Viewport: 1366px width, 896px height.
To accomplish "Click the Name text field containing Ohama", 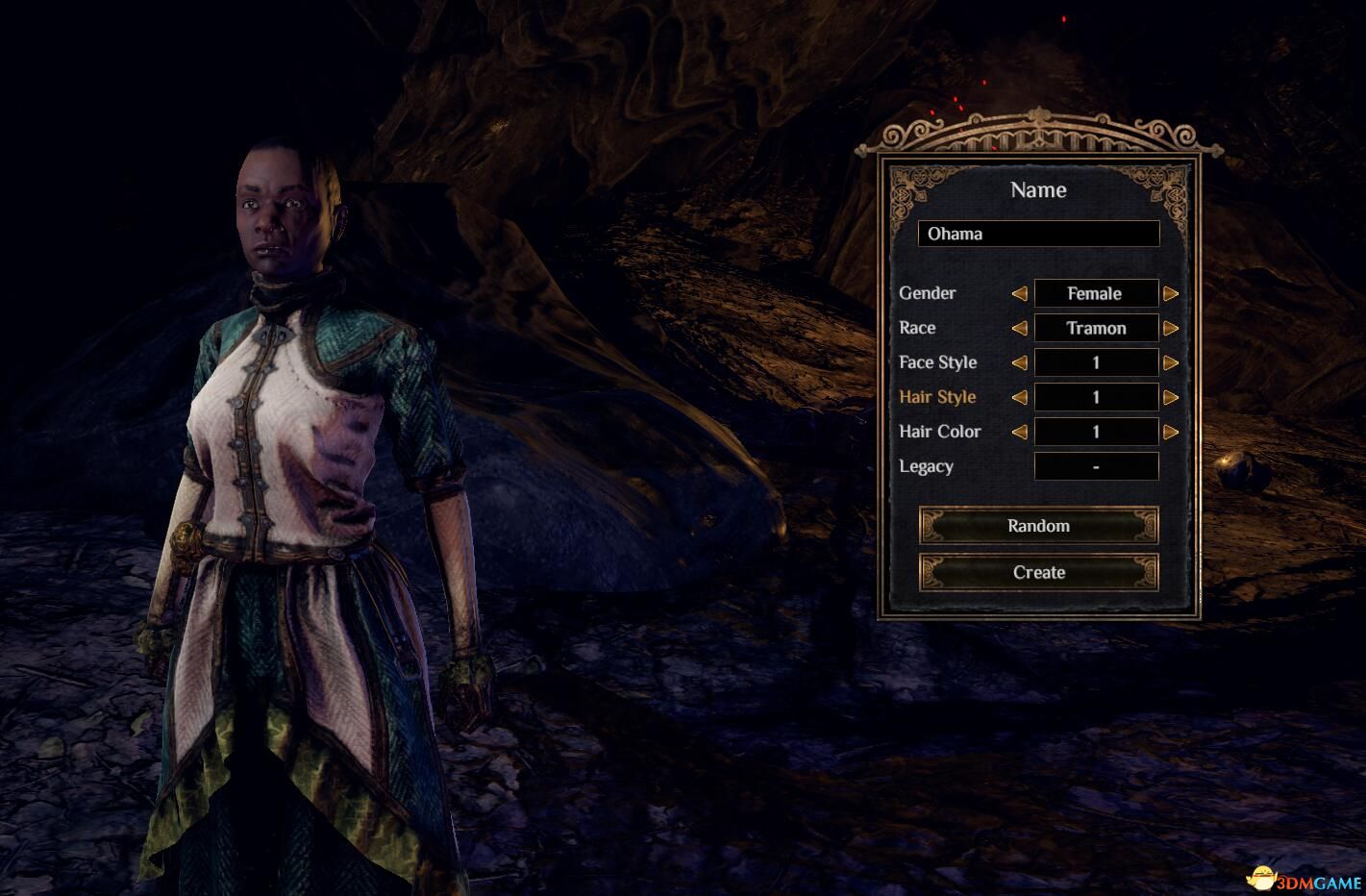I will coord(1038,234).
